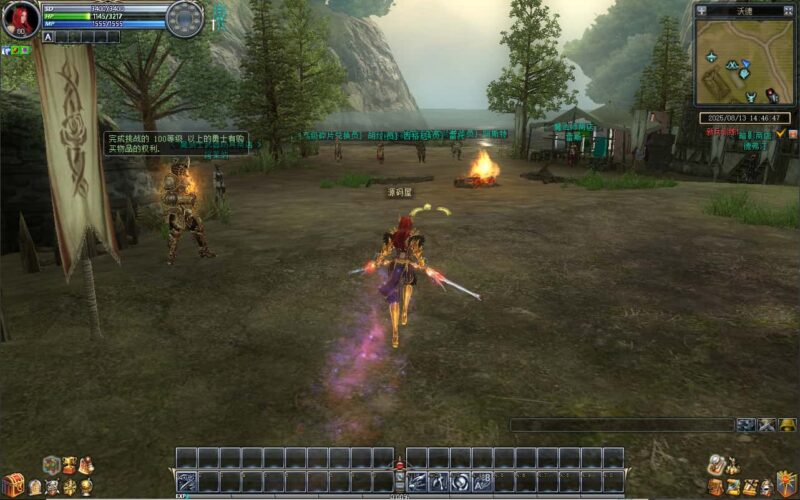Click the golden bell icon beside chat bar

click(788, 425)
